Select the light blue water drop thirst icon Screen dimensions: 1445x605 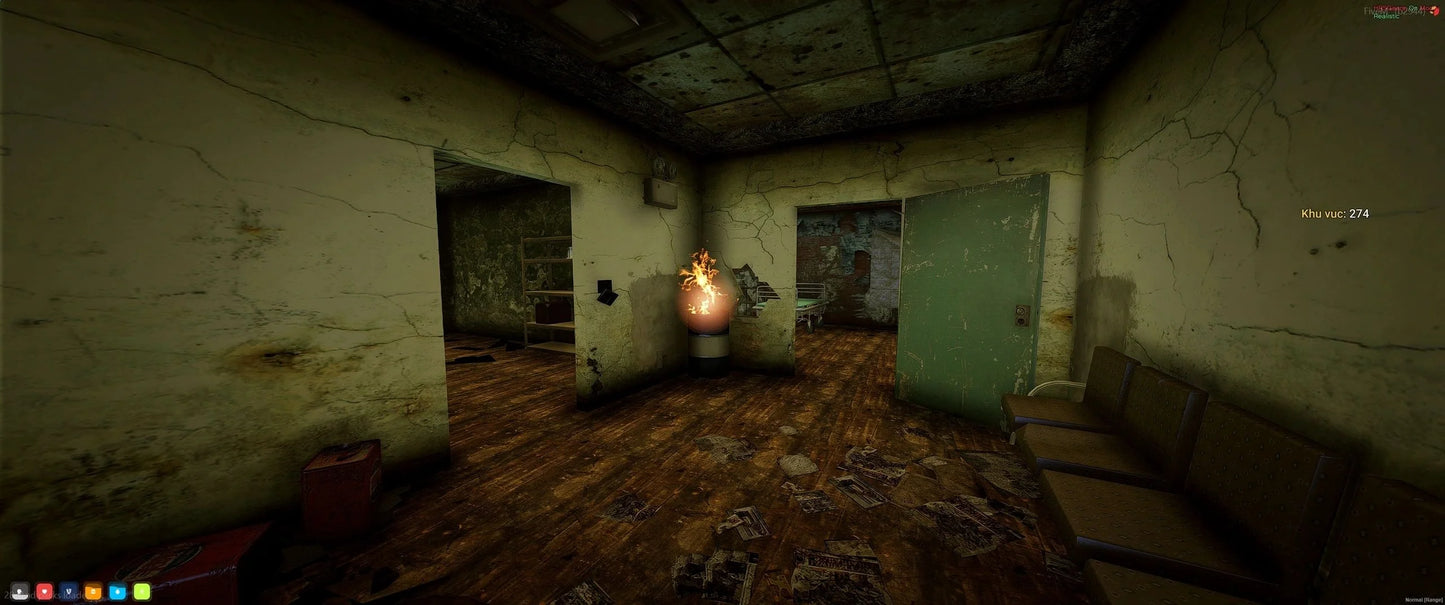tap(117, 591)
